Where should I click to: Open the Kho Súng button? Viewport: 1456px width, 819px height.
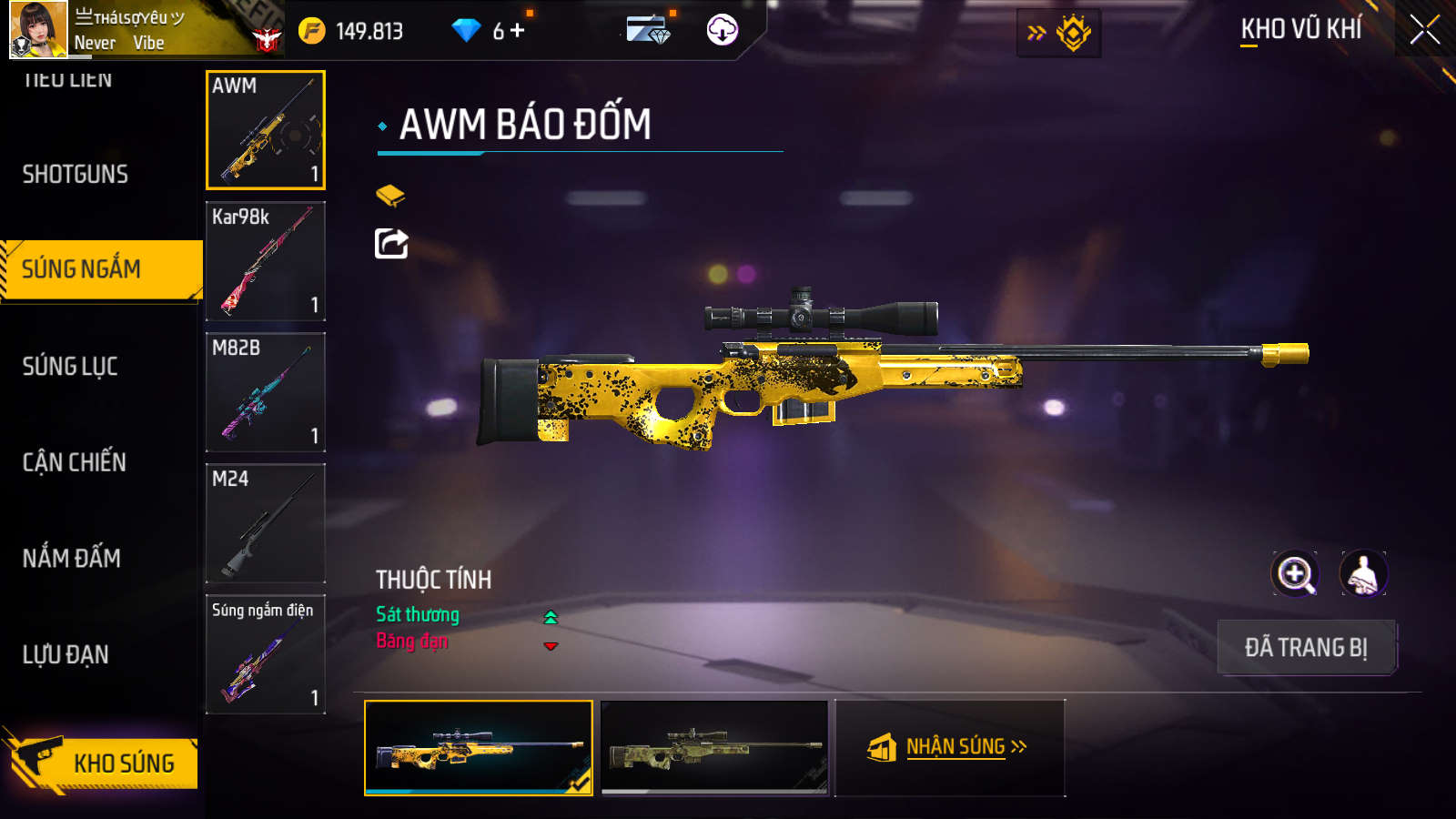pos(105,763)
